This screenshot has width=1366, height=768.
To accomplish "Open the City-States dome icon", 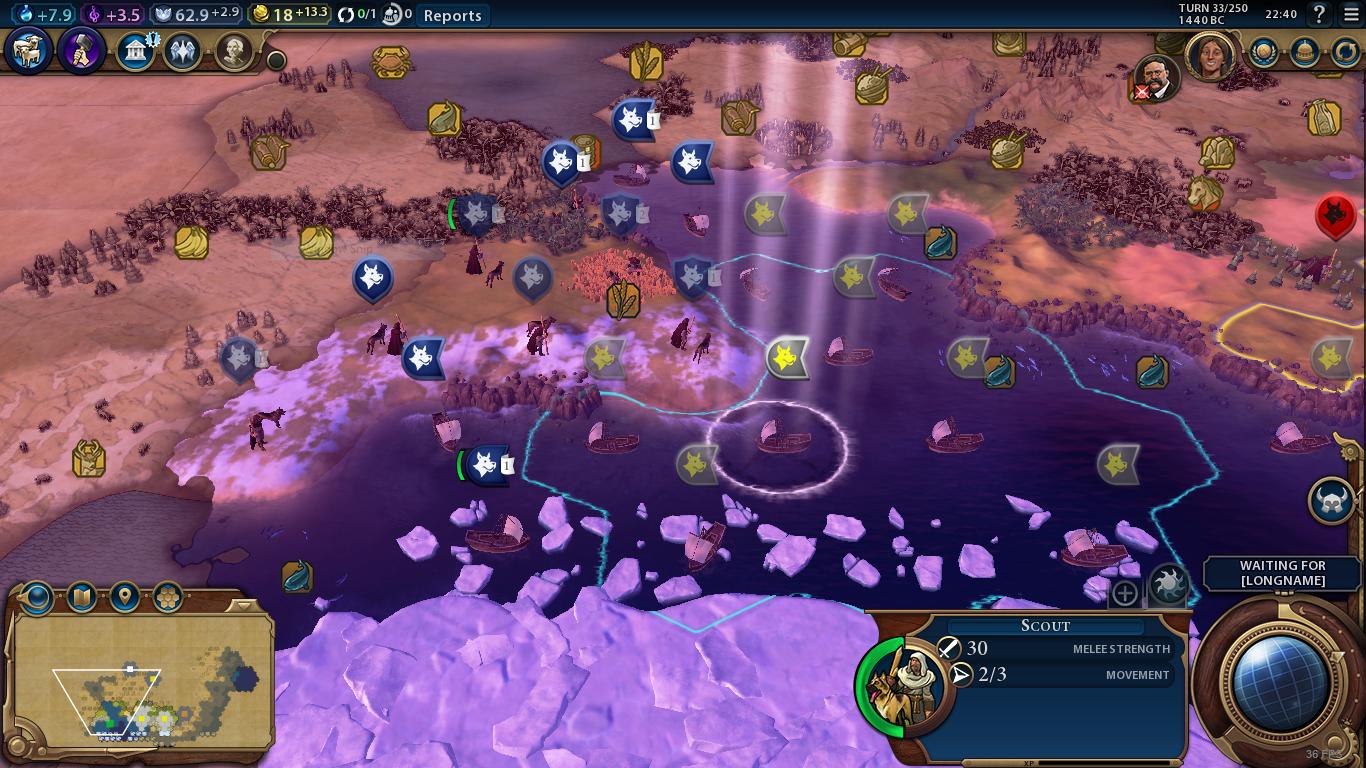I will click(x=1304, y=51).
